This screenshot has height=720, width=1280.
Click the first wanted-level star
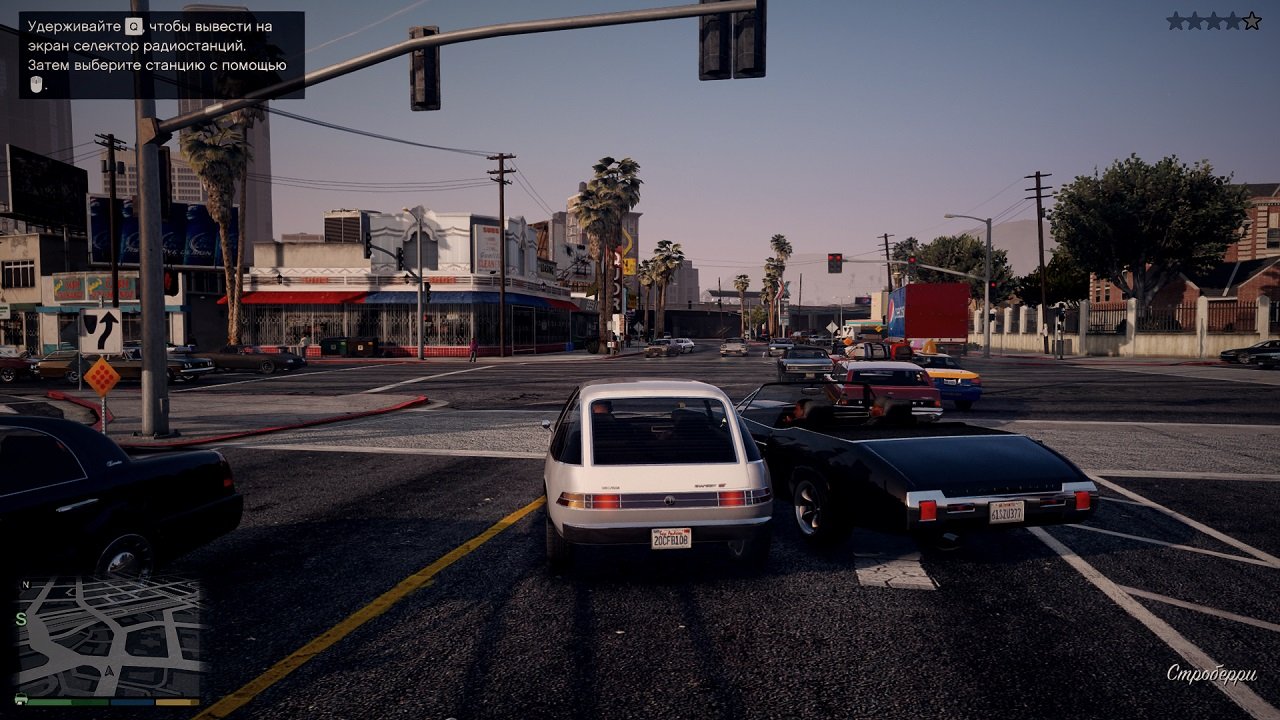1175,19
